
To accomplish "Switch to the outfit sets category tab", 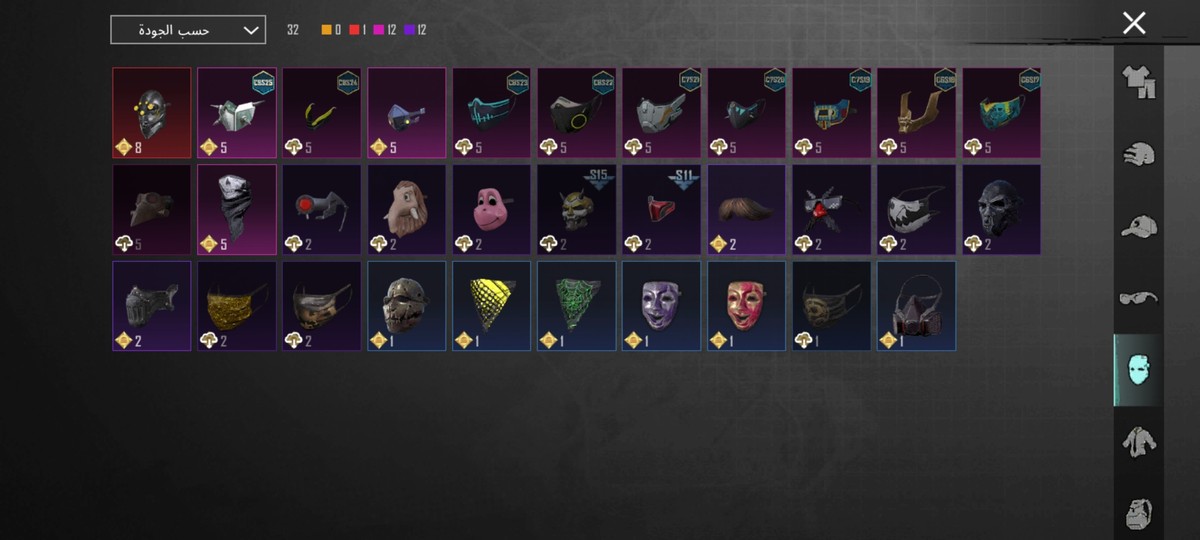I will [x=1138, y=83].
